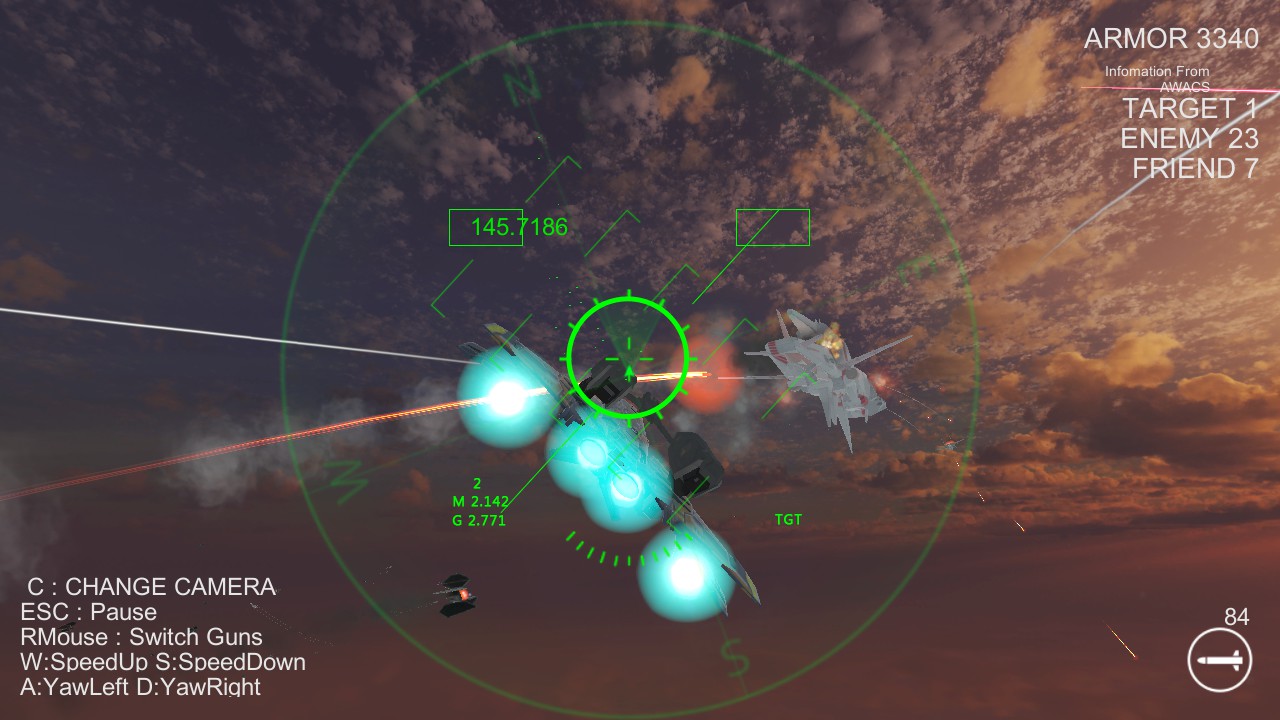Click the W:SpeedUp S:SpeedDown instruction
Screen dimensions: 1280x720
[x=162, y=662]
